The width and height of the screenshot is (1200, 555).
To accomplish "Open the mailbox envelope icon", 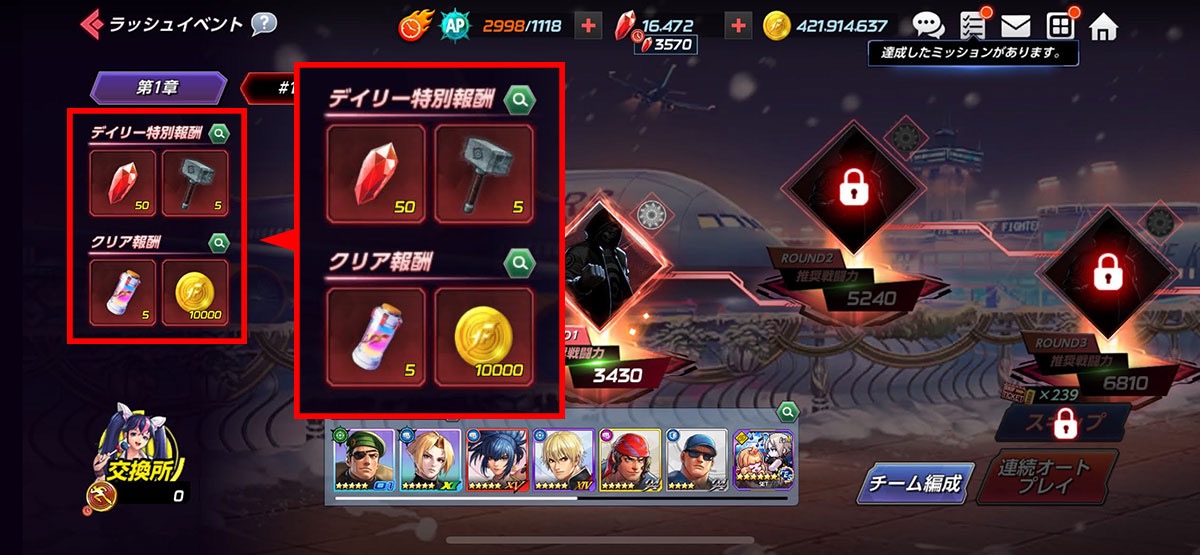I will tap(1016, 26).
